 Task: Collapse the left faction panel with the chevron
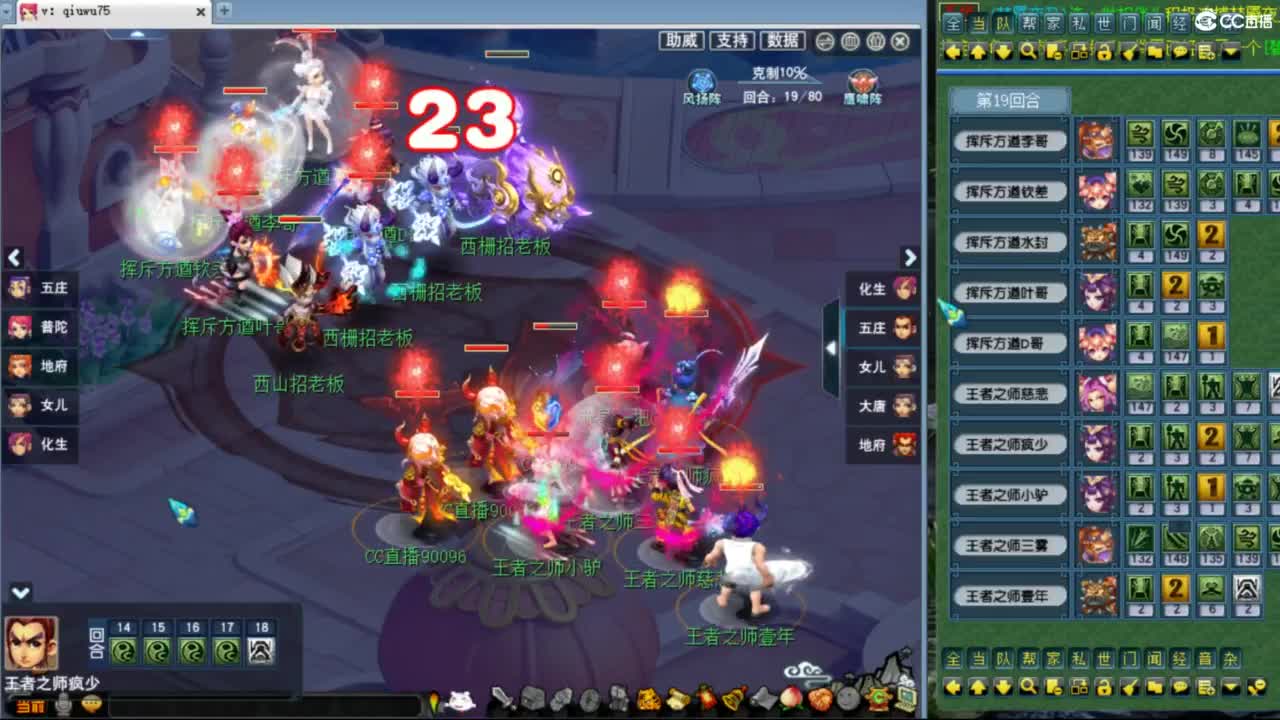coord(14,258)
